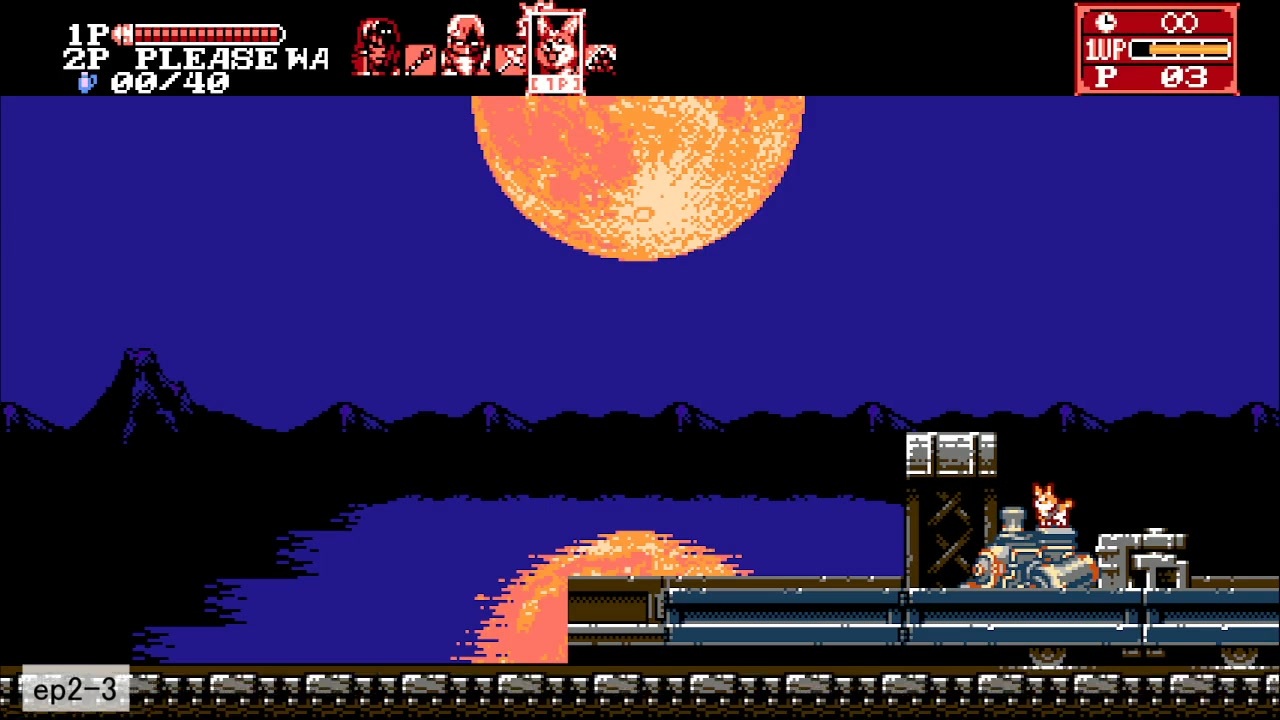
Task: Click the yellow 1UP boss health bar
Action: [1180, 48]
